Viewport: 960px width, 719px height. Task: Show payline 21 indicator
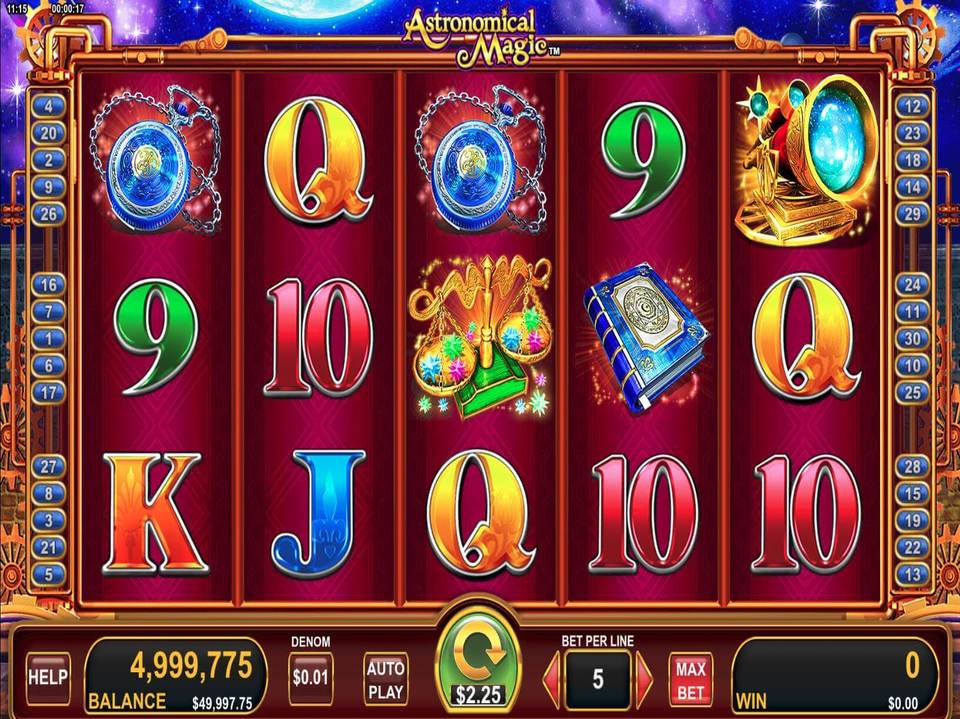[x=48, y=547]
